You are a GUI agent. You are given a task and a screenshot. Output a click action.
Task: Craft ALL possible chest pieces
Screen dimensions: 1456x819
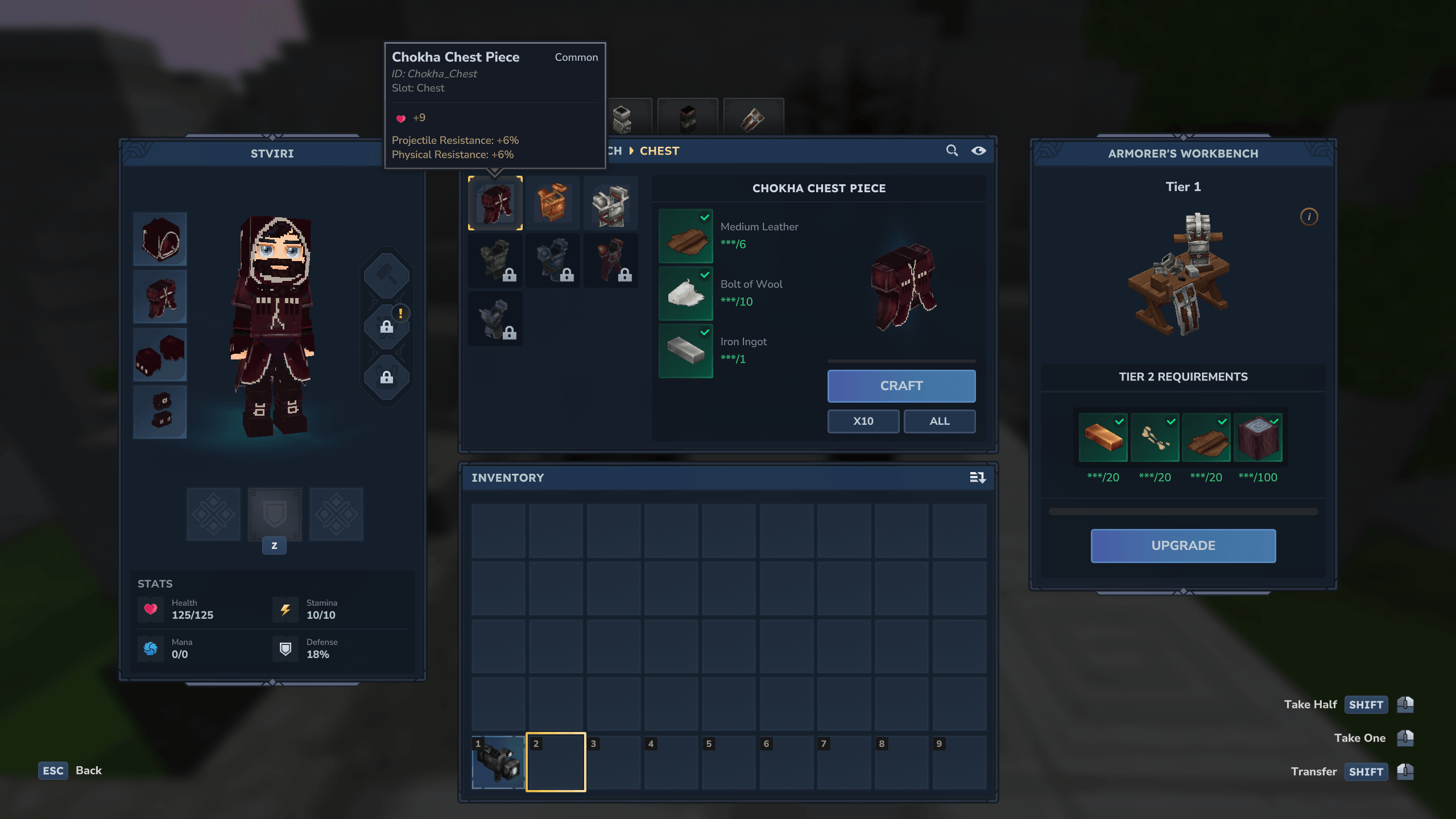click(x=939, y=421)
